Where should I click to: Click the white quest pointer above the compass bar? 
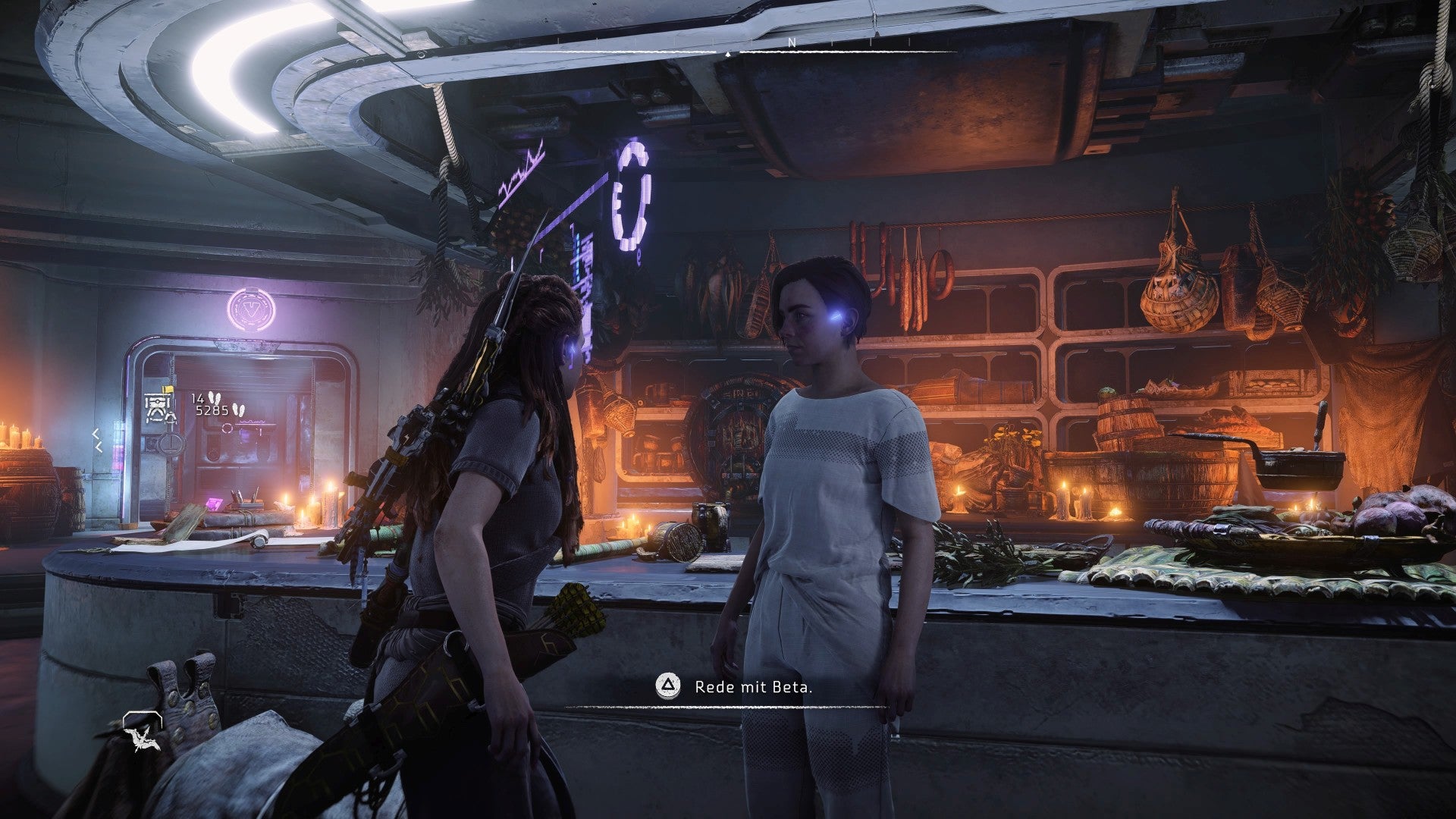coord(730,53)
